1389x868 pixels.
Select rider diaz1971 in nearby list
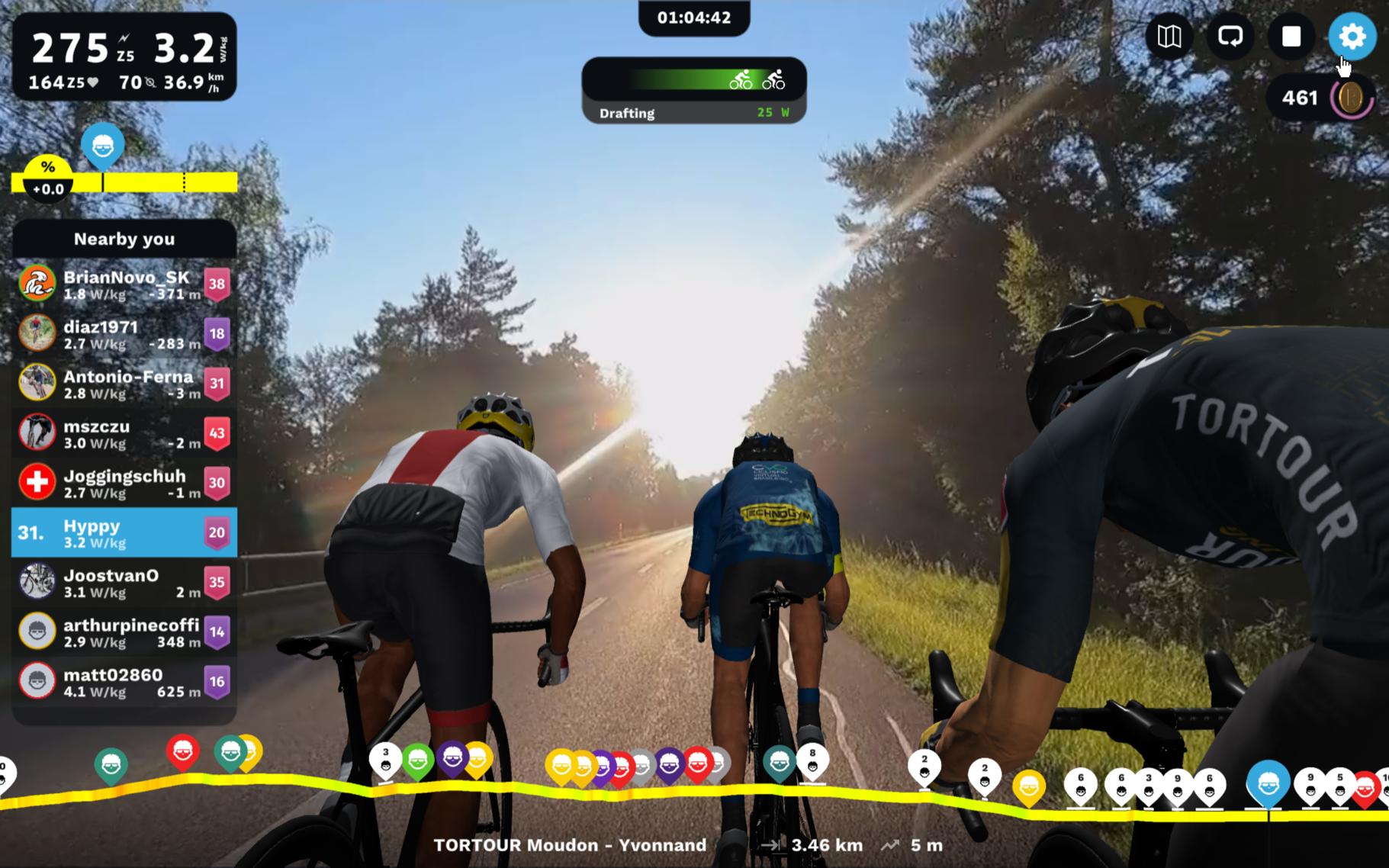tap(124, 334)
